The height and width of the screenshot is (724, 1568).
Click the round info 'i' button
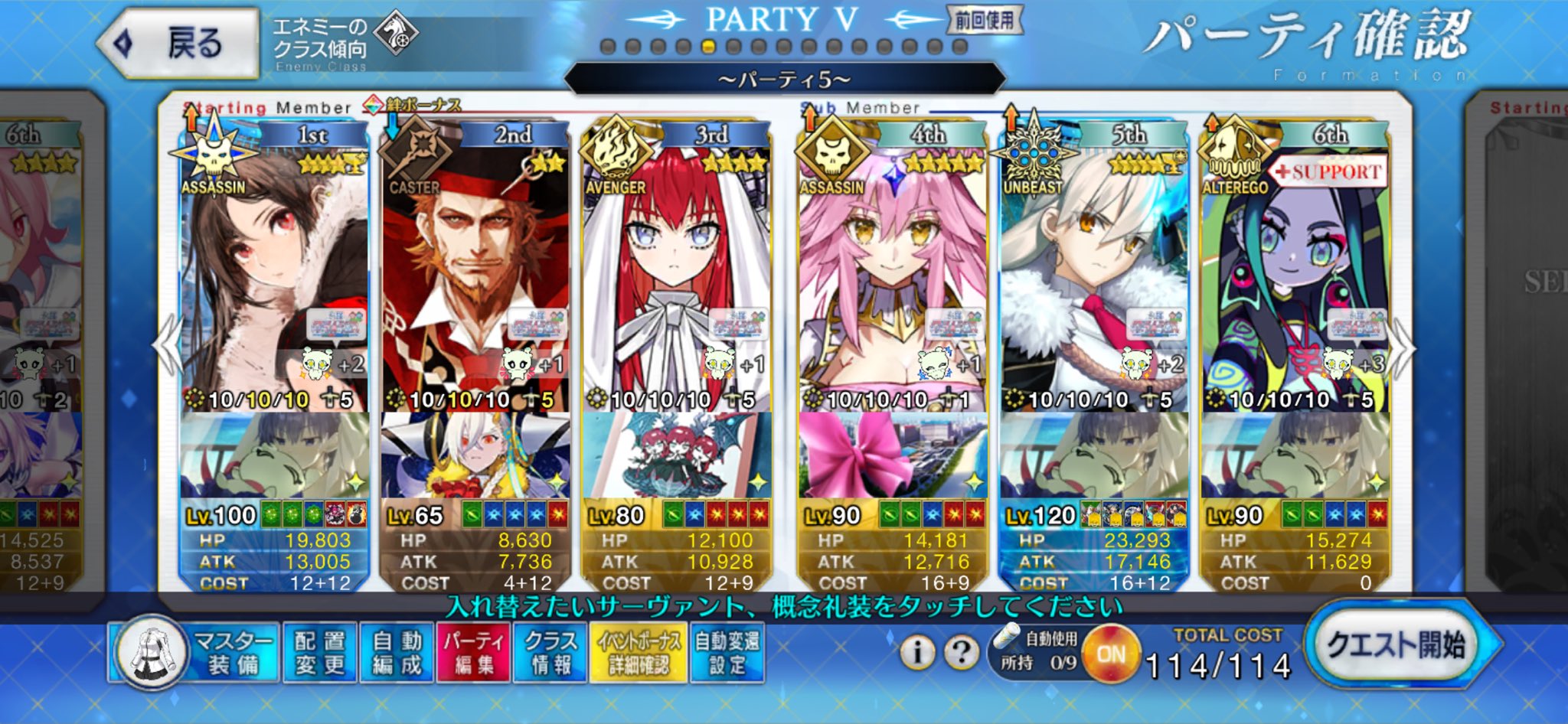pos(916,652)
